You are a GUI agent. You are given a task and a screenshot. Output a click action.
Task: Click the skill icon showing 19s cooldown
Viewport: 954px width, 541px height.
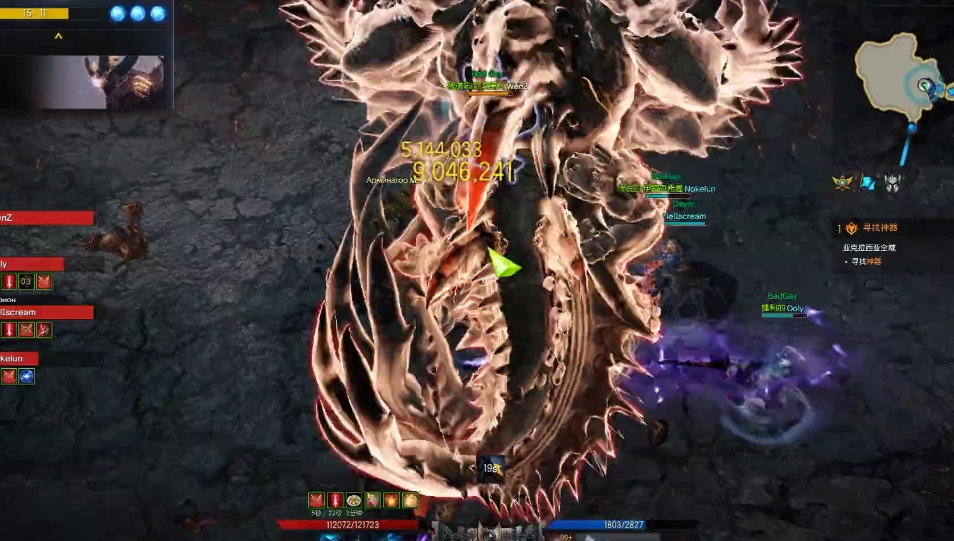pyautogui.click(x=490, y=469)
